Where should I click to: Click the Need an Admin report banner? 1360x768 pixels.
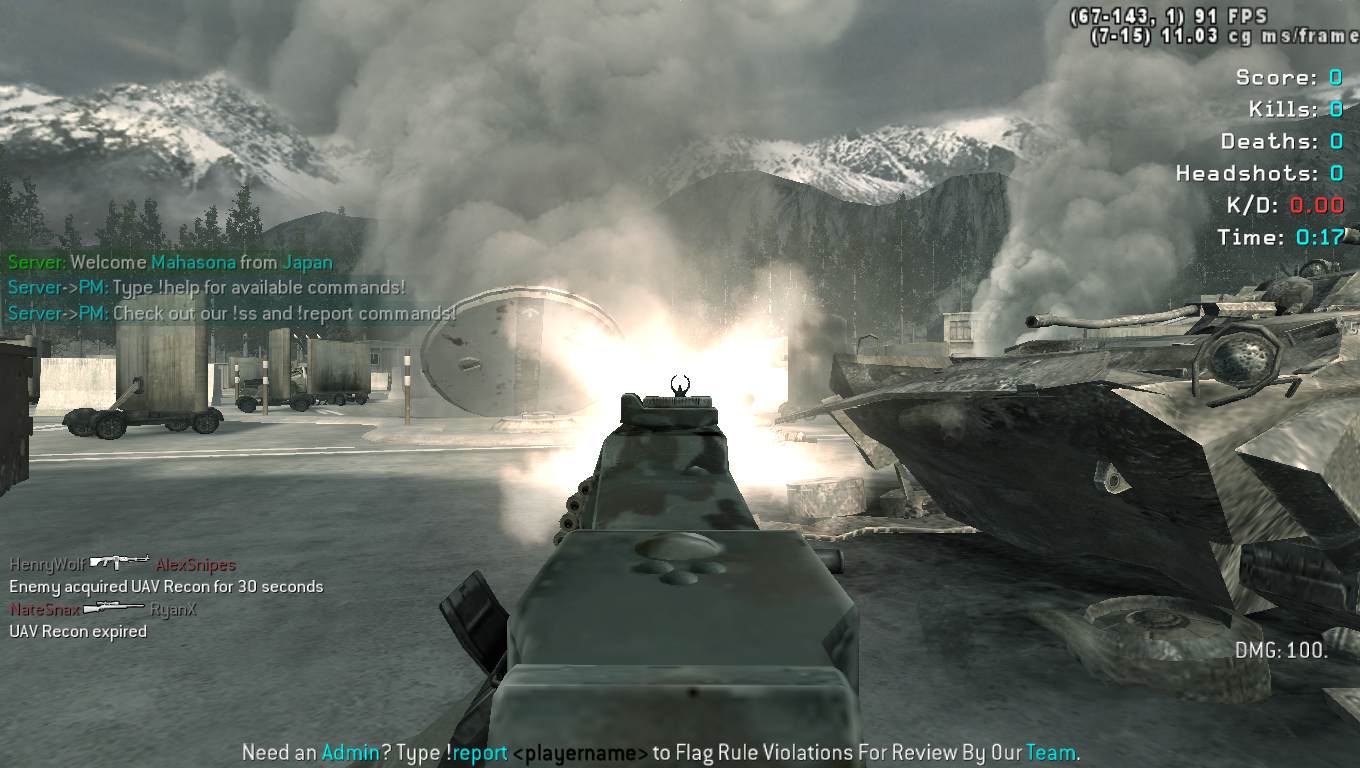[x=661, y=753]
